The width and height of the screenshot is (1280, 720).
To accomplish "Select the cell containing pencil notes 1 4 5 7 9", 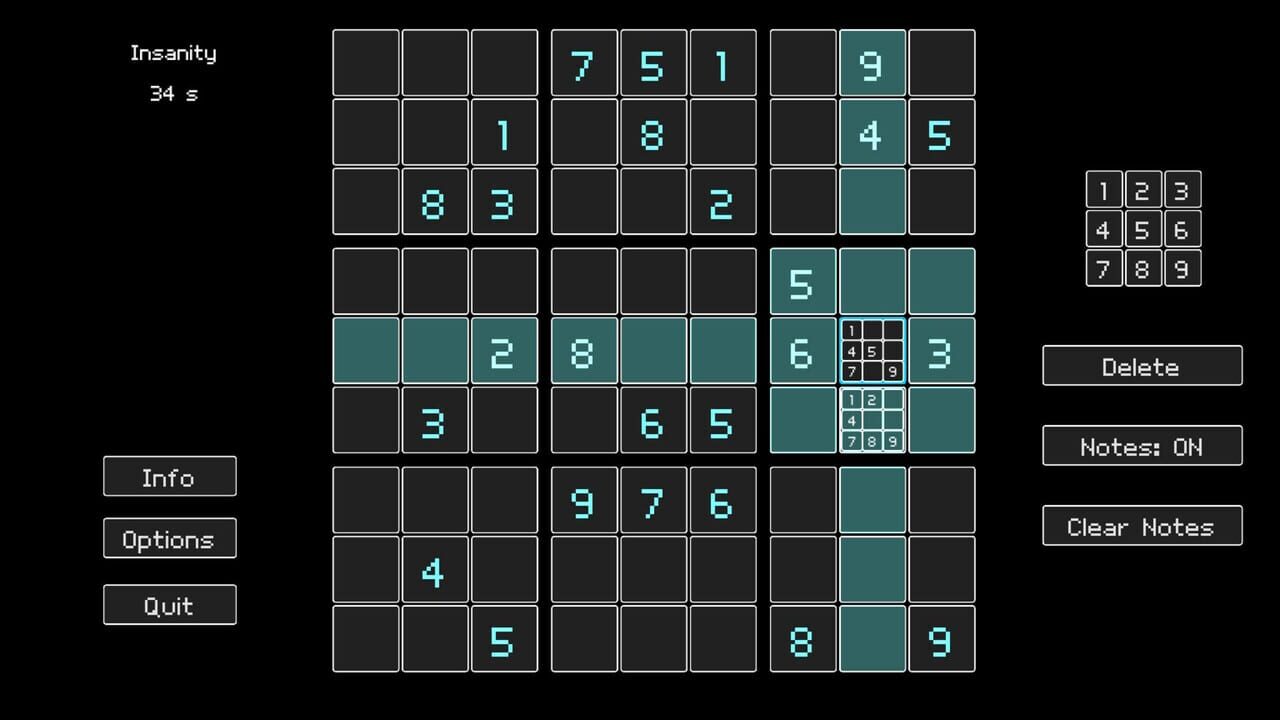I will click(x=872, y=351).
